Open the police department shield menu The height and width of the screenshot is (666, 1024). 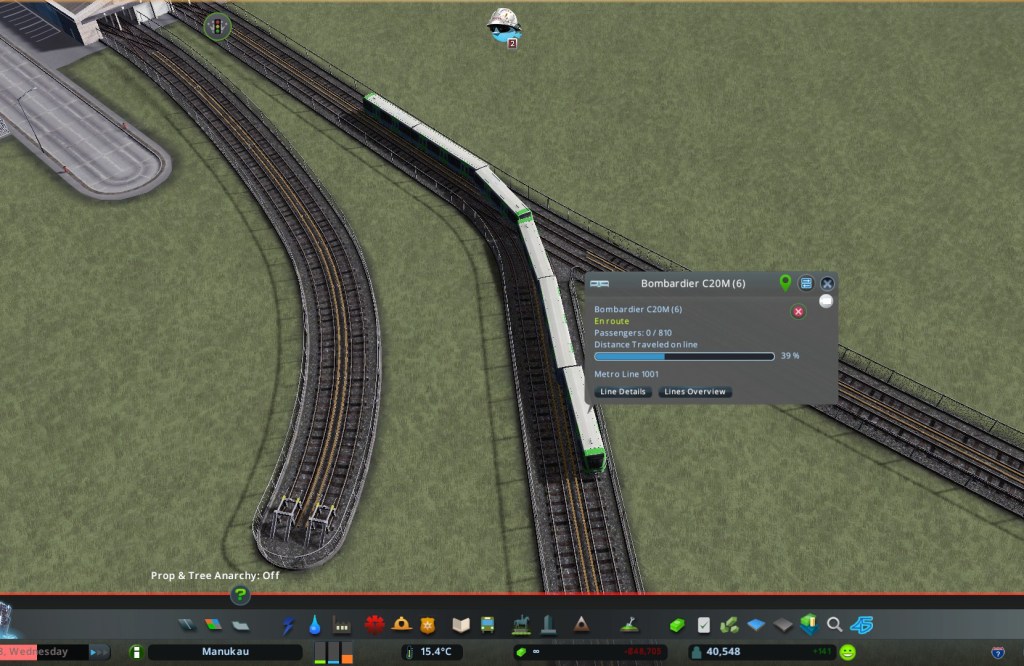pos(428,625)
